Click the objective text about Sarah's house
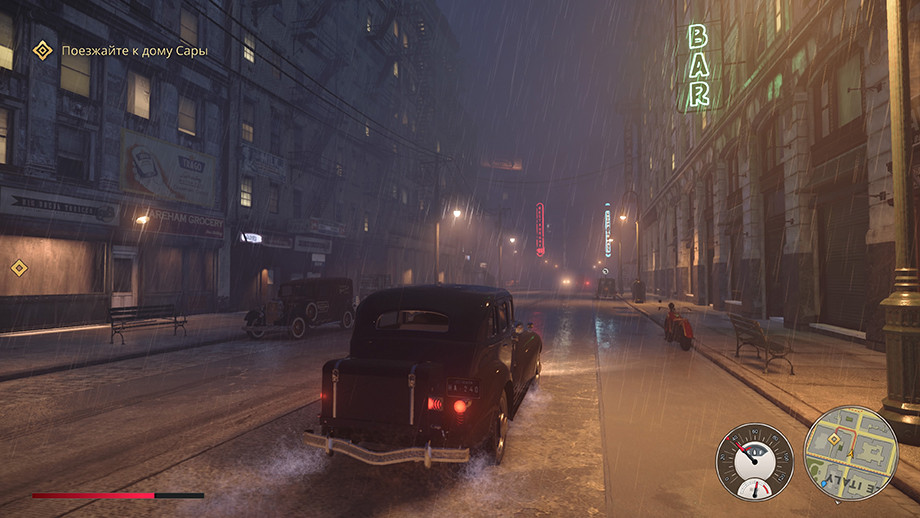Viewport: 920px width, 518px height. coord(134,50)
